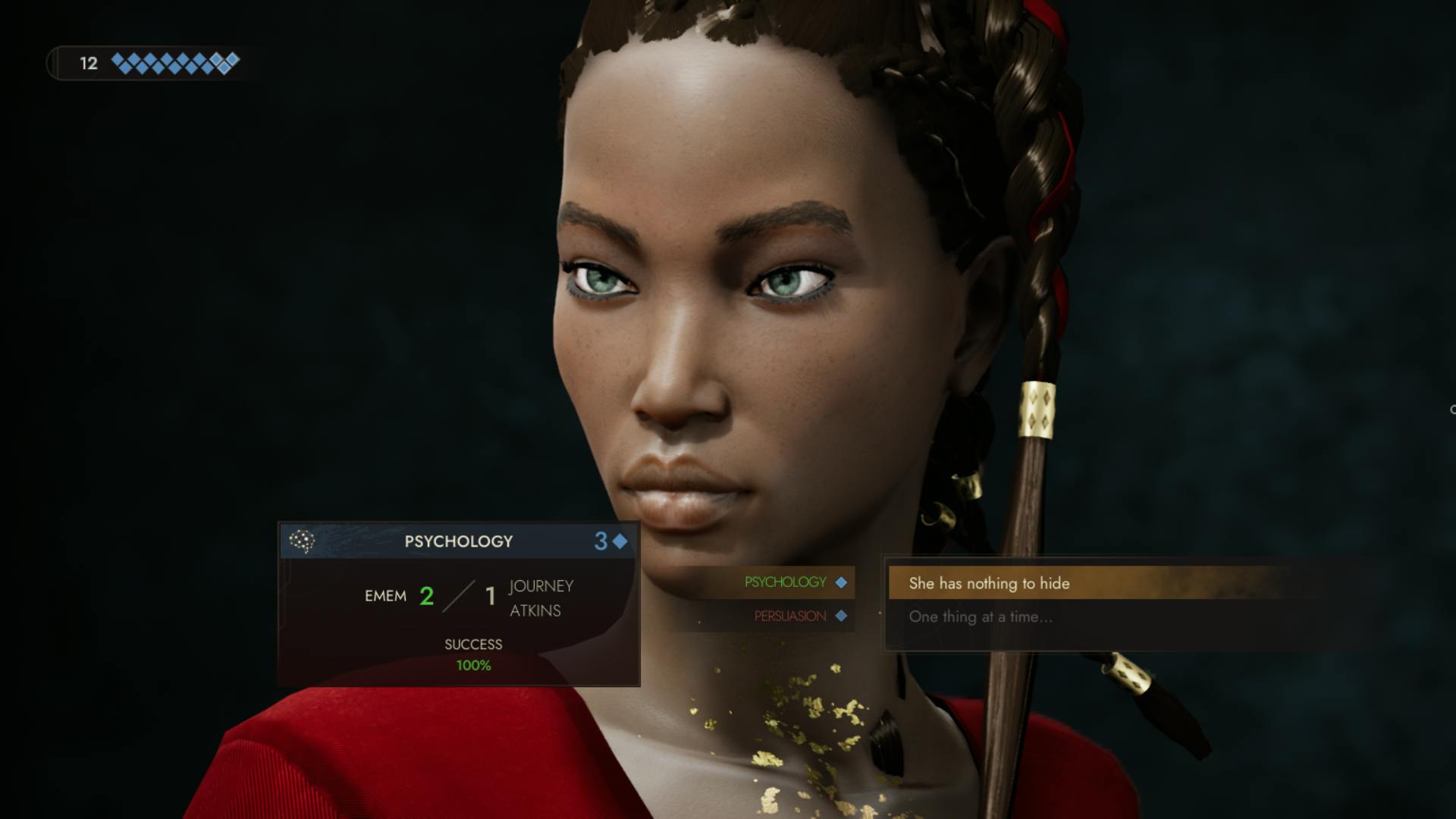Select the "One thing at a time..." reply
Viewport: 1456px width, 819px height.
tap(980, 617)
